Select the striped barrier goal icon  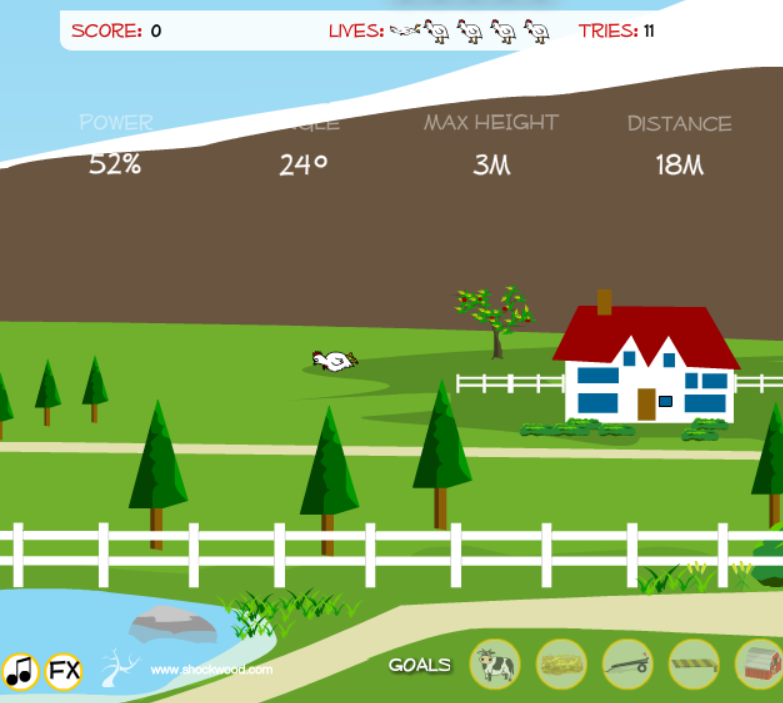click(x=693, y=664)
